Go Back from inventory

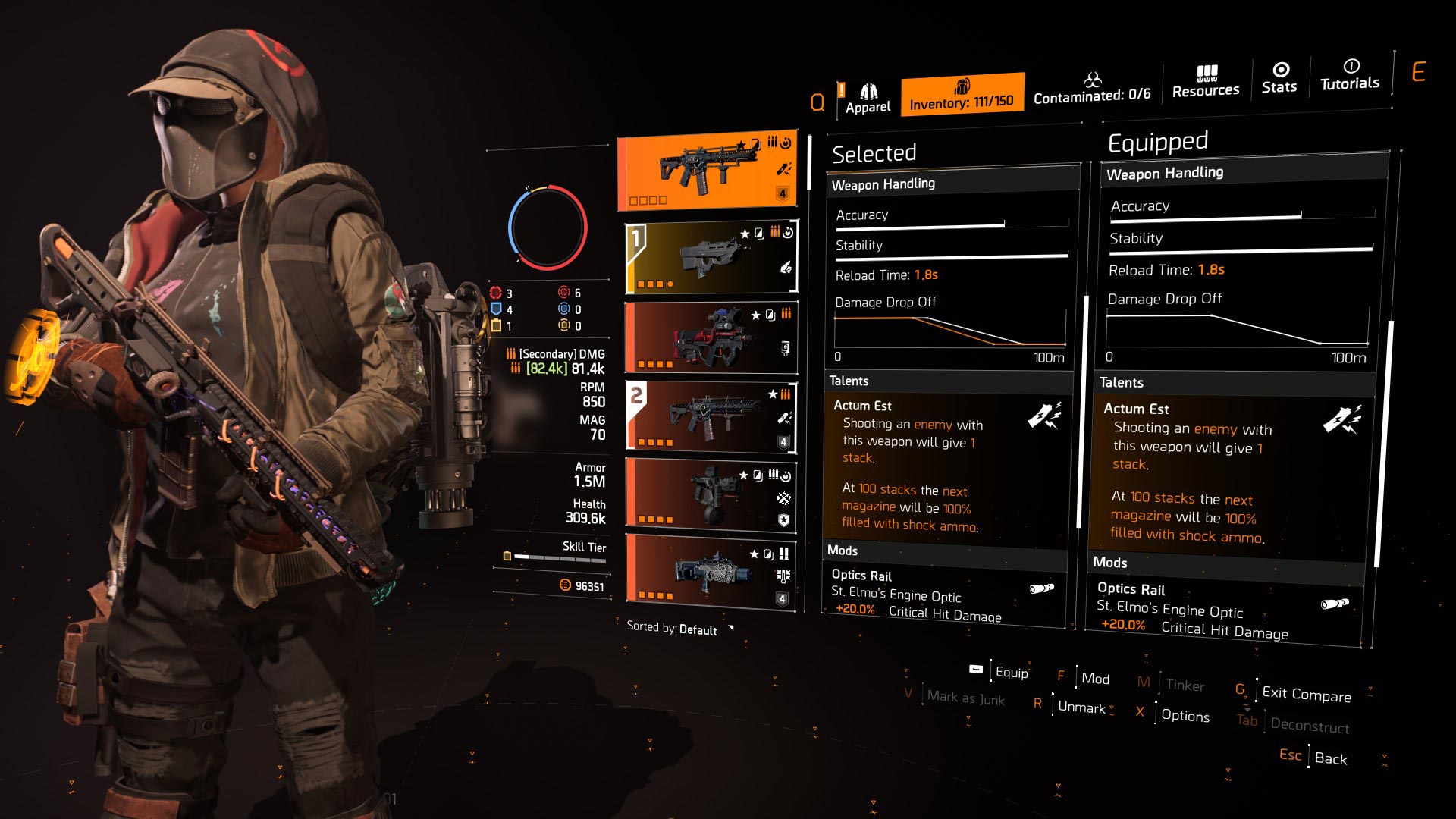[1330, 758]
